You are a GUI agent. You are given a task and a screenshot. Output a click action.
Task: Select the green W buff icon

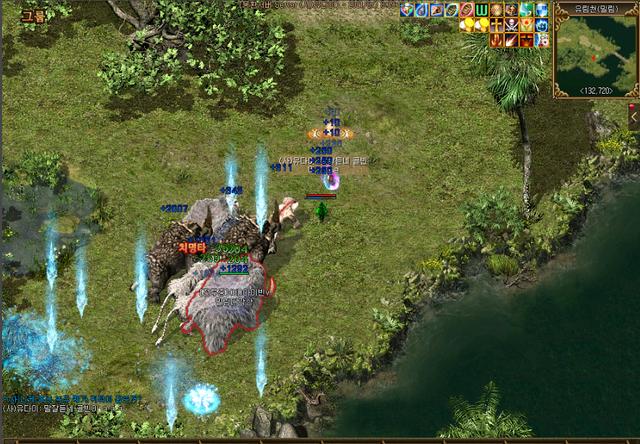click(481, 10)
